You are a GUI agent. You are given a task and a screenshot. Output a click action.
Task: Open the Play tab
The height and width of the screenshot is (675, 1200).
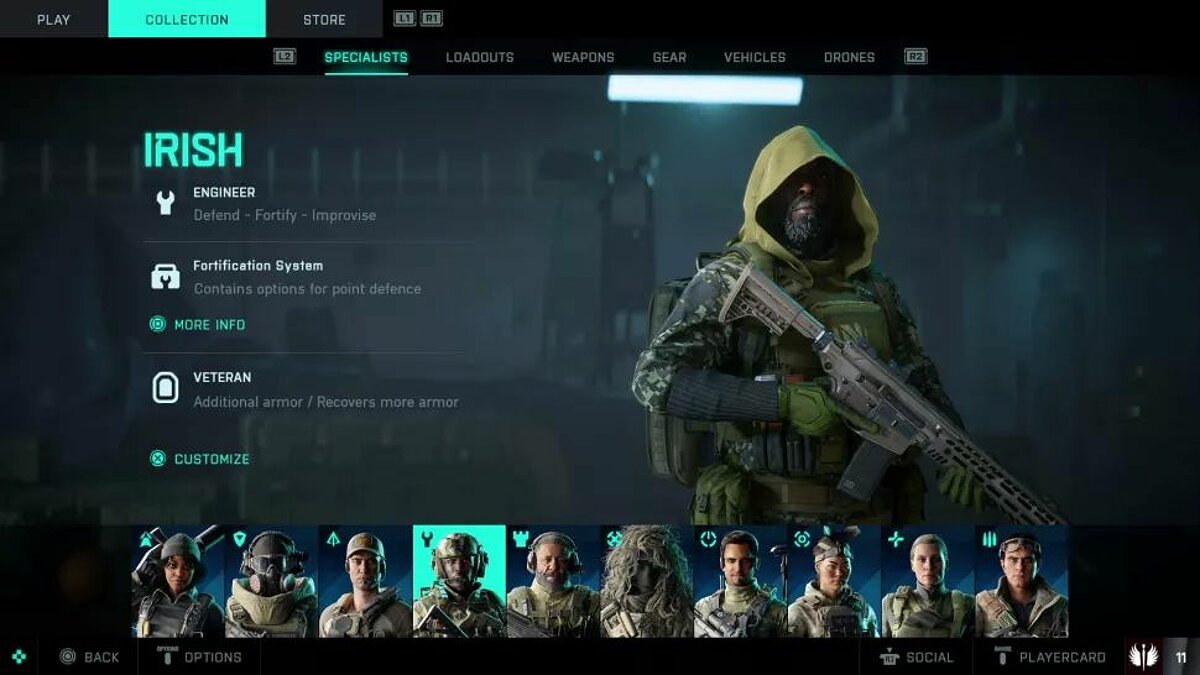click(53, 19)
